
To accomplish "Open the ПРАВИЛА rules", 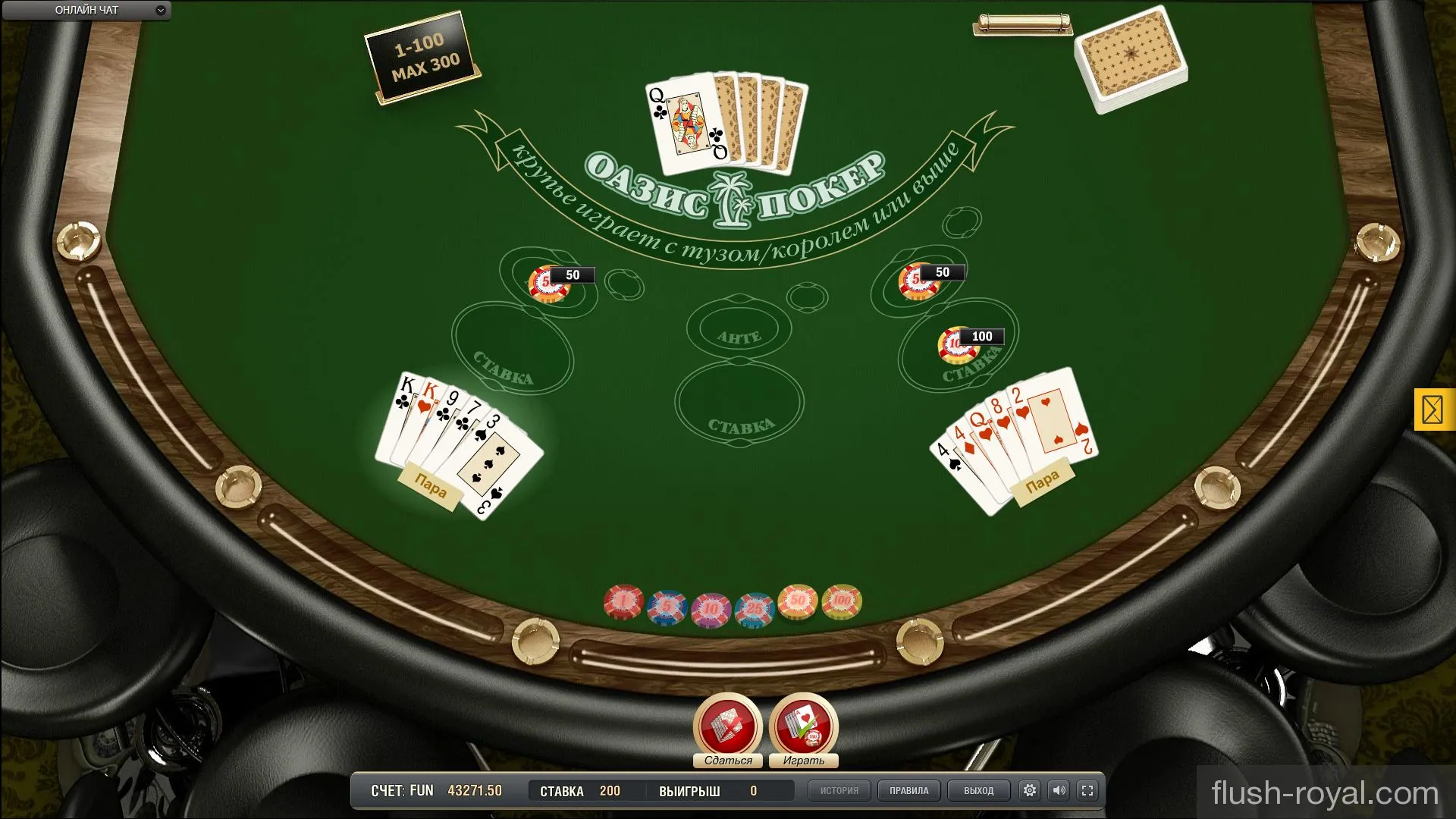I will [x=908, y=790].
